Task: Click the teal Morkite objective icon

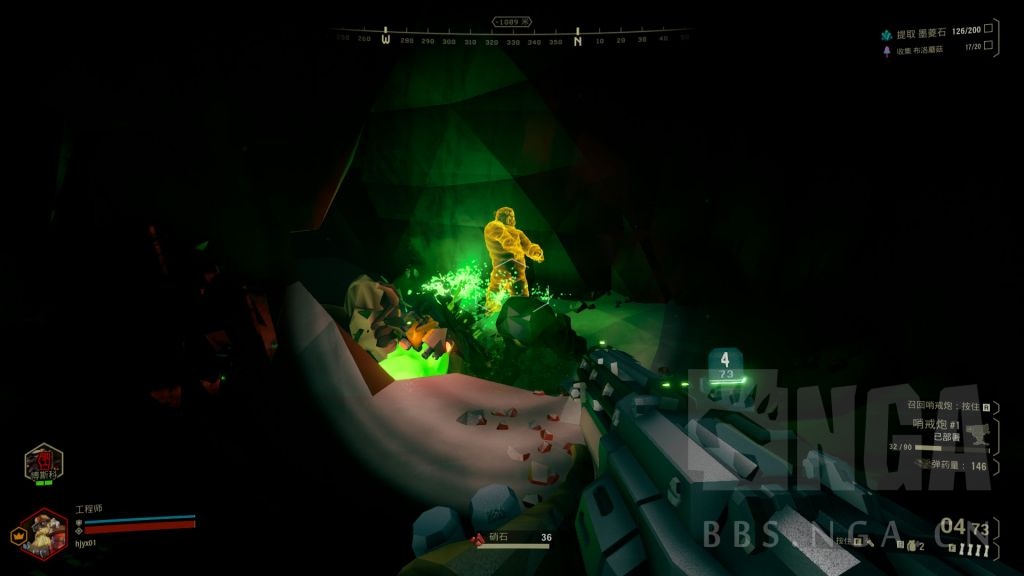Action: click(886, 33)
